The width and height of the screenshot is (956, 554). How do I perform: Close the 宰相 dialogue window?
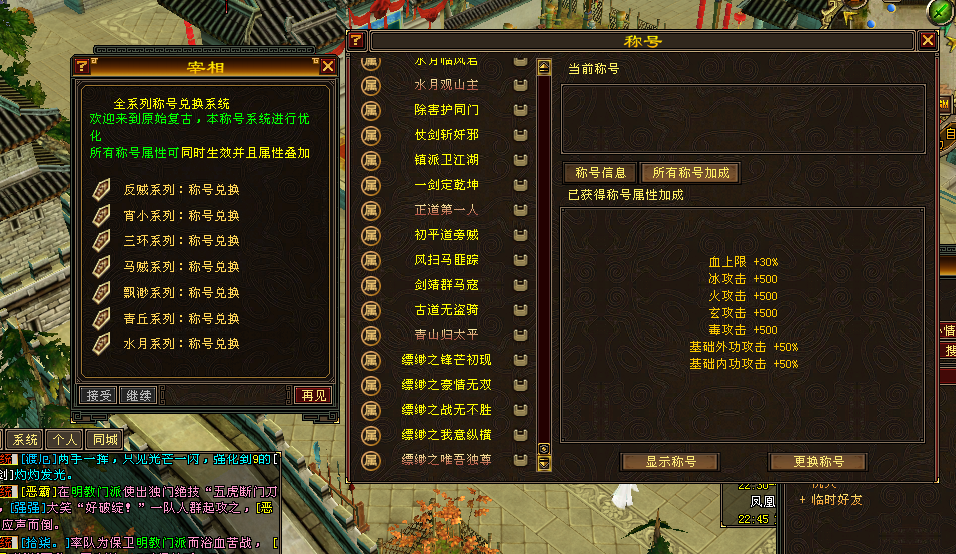coord(328,67)
